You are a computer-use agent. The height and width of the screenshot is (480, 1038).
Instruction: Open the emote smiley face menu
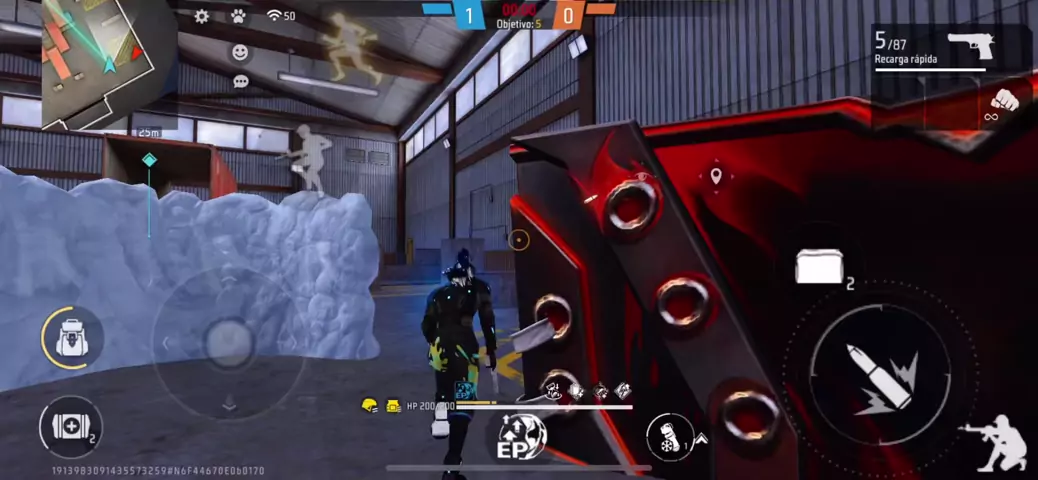click(240, 51)
